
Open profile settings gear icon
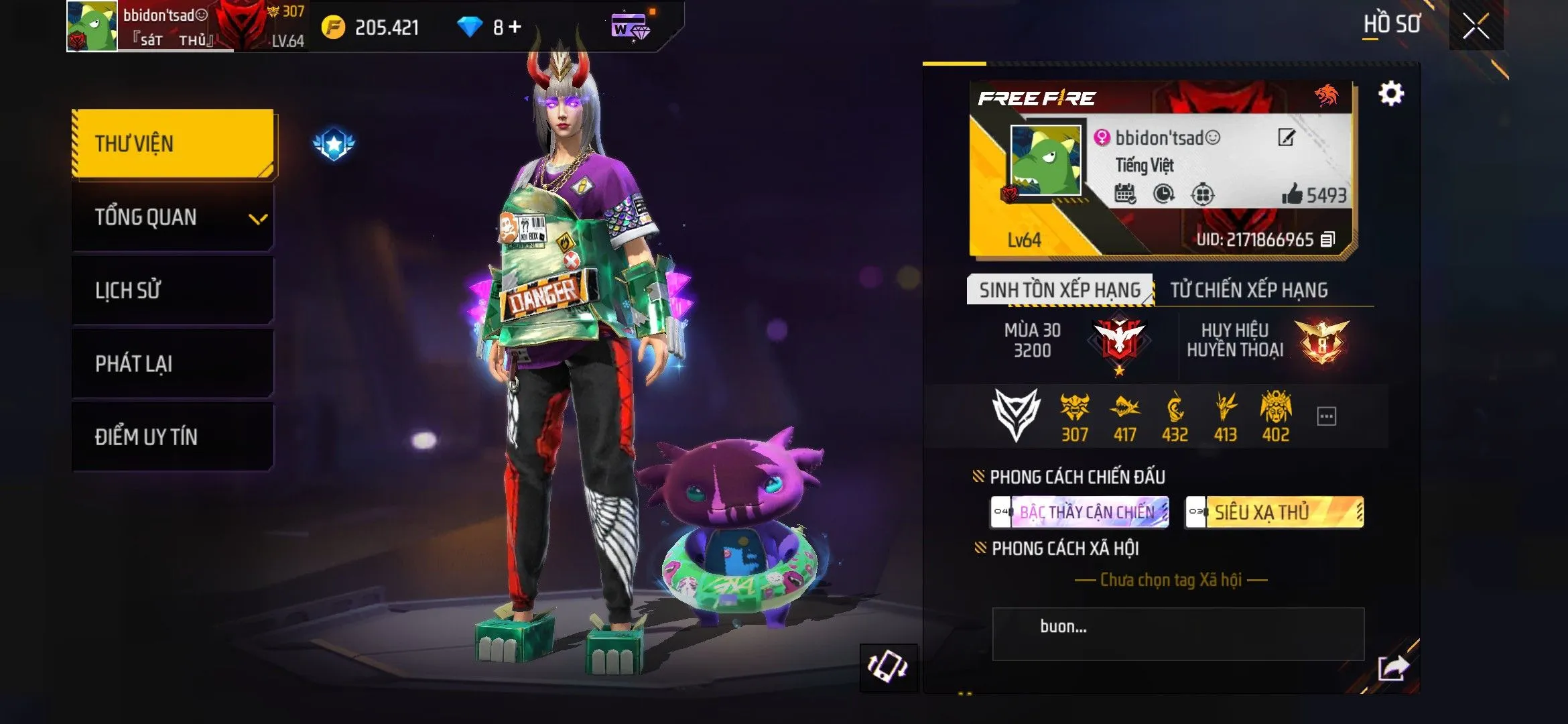(1391, 93)
